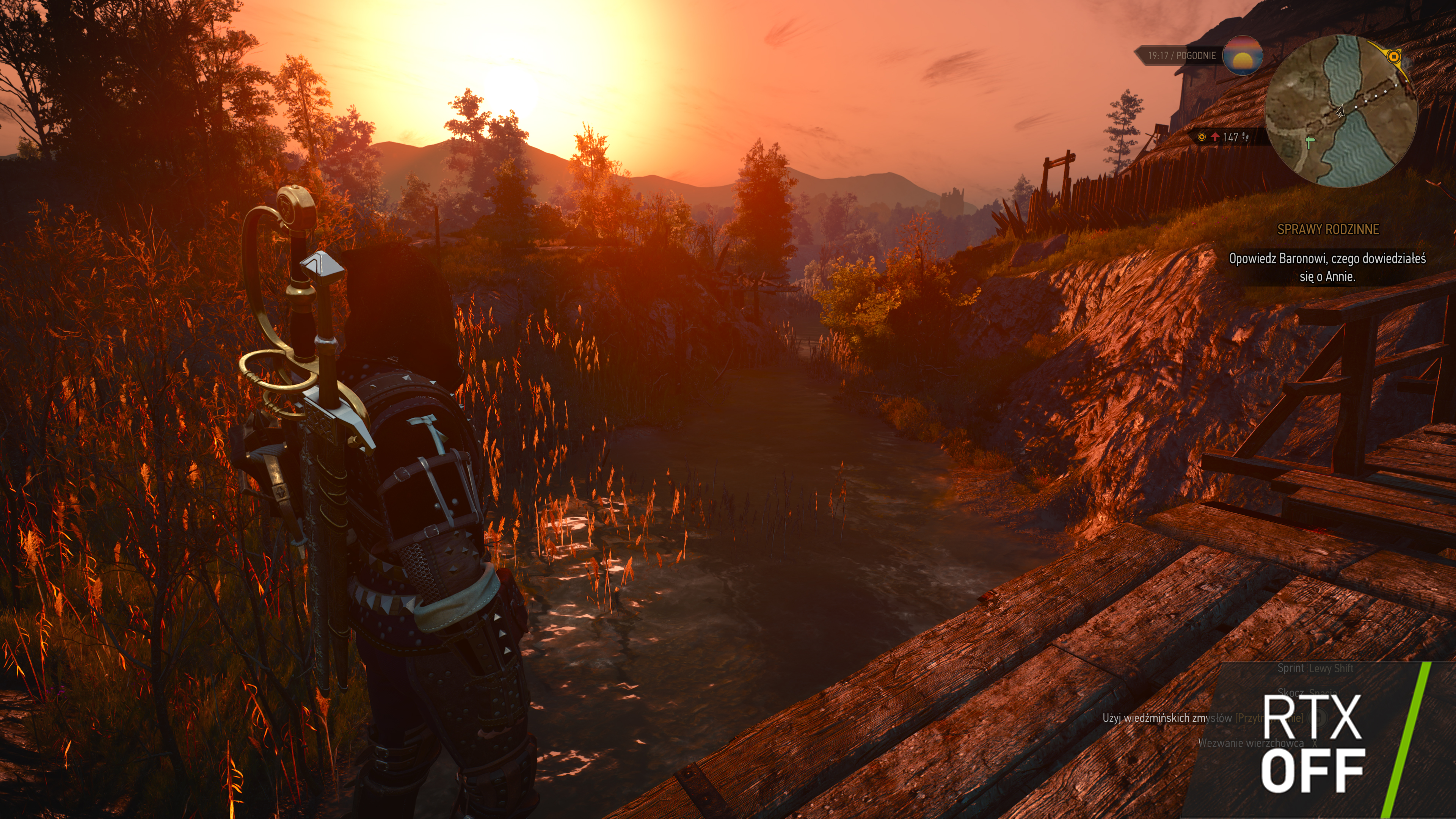The height and width of the screenshot is (819, 1456).
Task: Select the green signpost marker on minimap
Action: pyautogui.click(x=1310, y=141)
